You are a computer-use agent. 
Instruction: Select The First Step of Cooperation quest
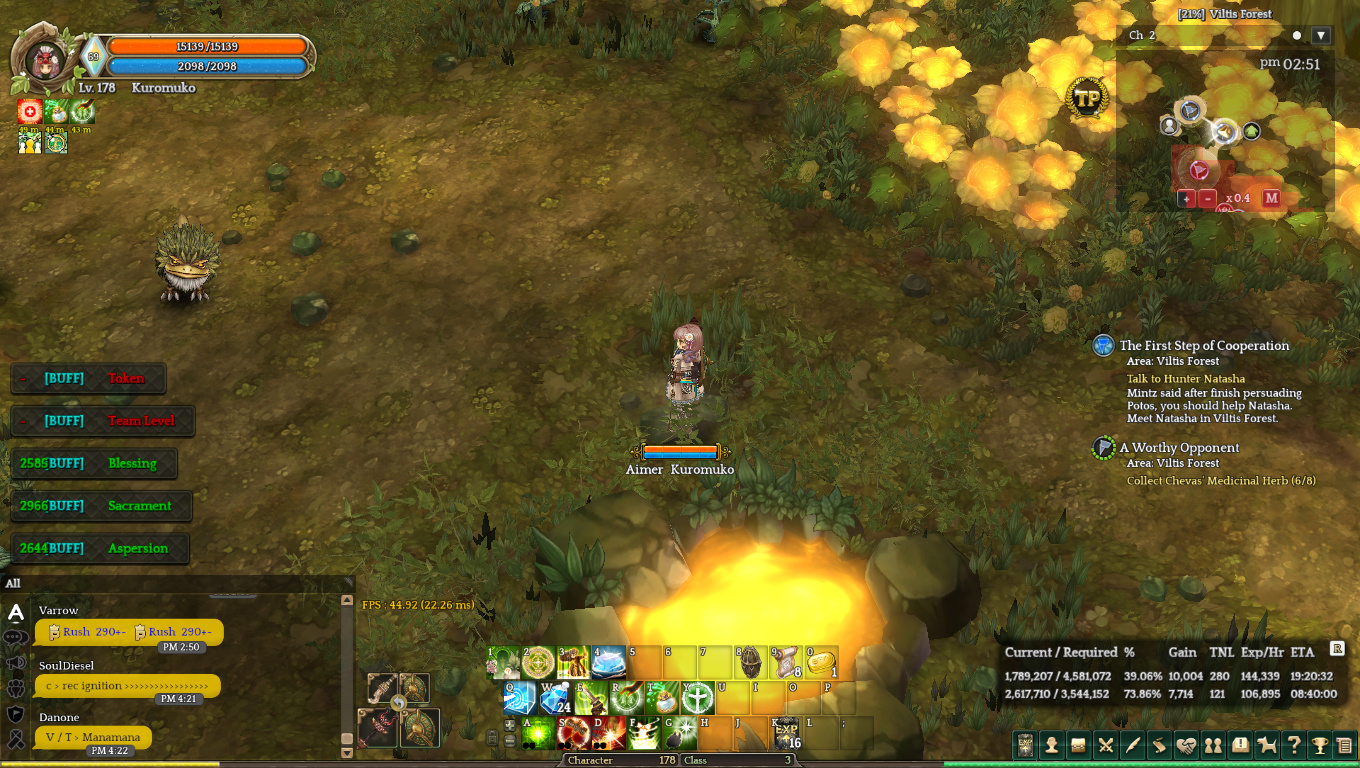(x=1204, y=346)
